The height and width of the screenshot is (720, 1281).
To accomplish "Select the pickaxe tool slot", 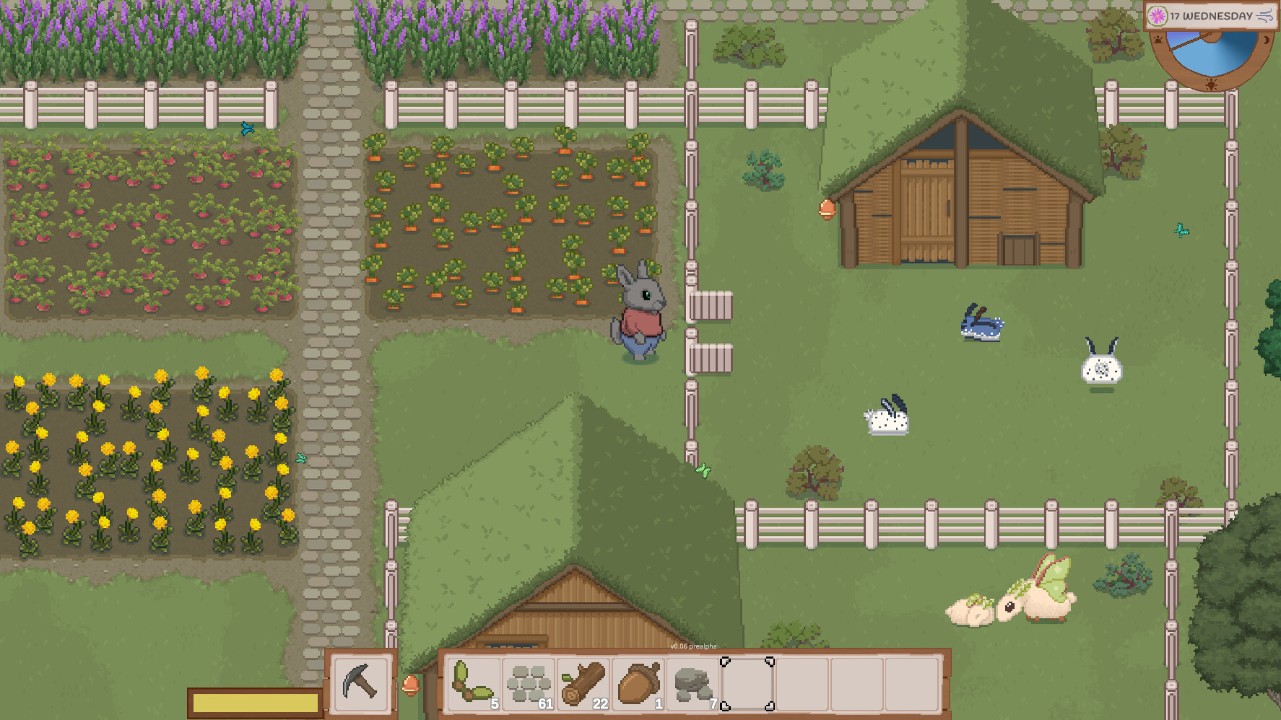I will 360,682.
